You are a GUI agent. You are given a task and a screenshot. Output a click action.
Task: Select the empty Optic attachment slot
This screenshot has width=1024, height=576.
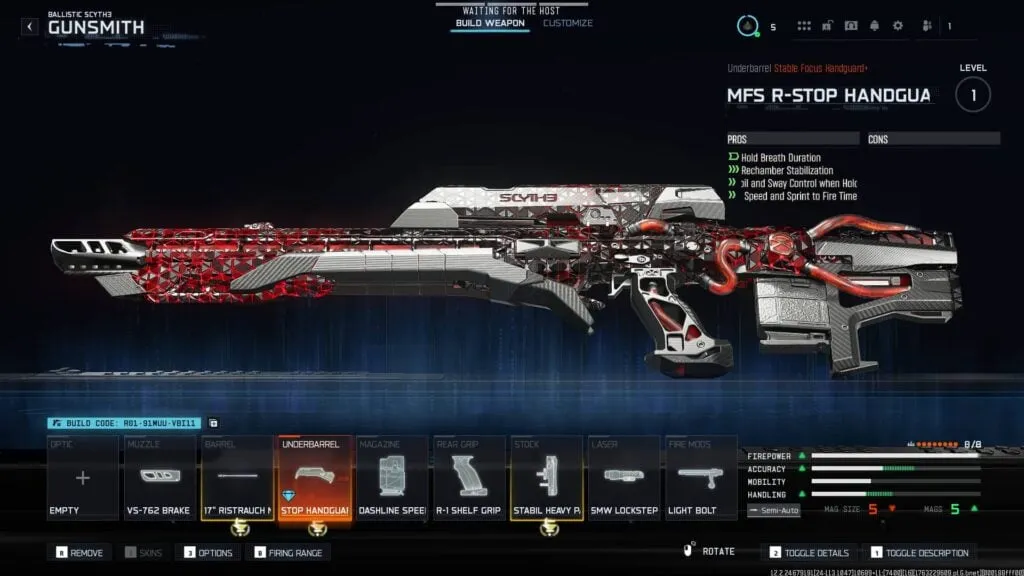pos(82,478)
